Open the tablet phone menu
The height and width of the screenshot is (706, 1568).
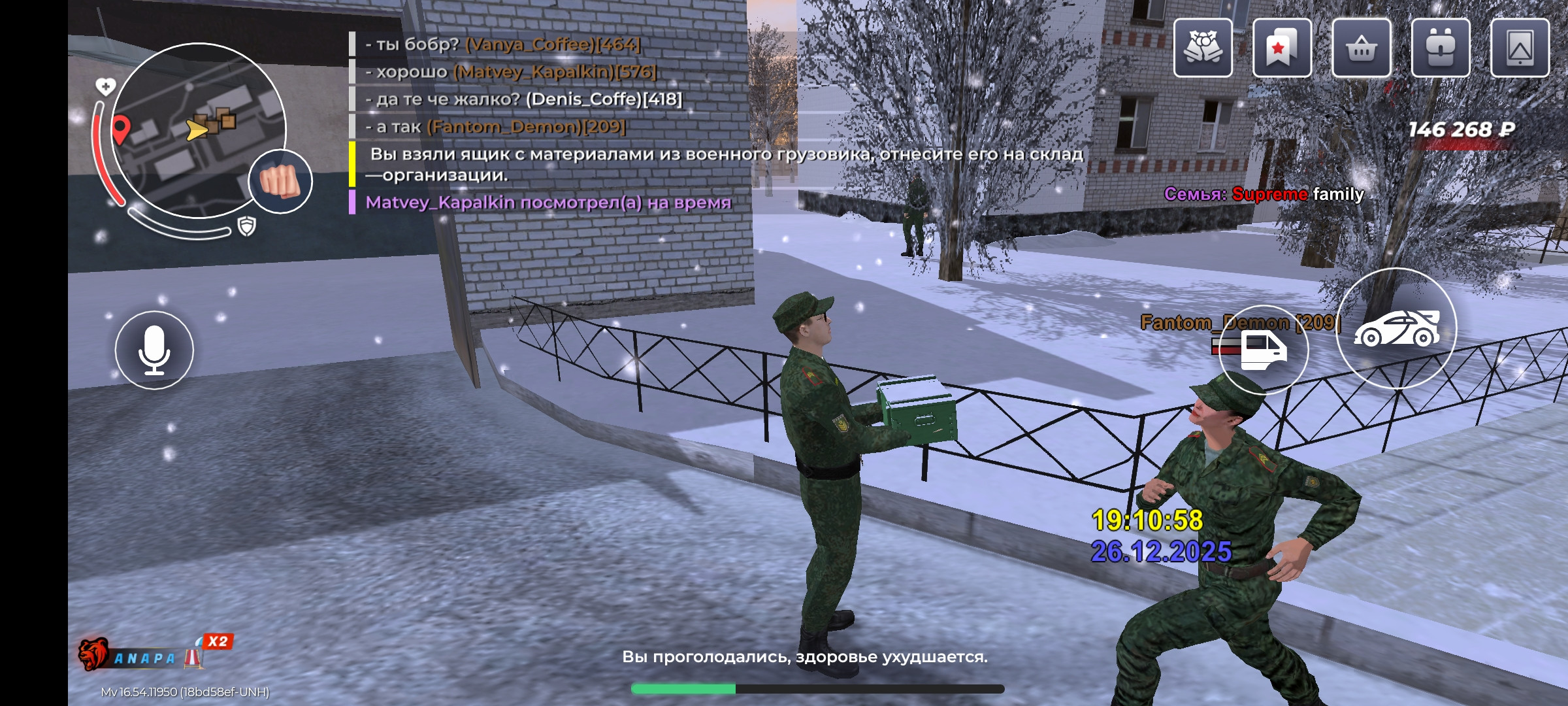(1520, 48)
